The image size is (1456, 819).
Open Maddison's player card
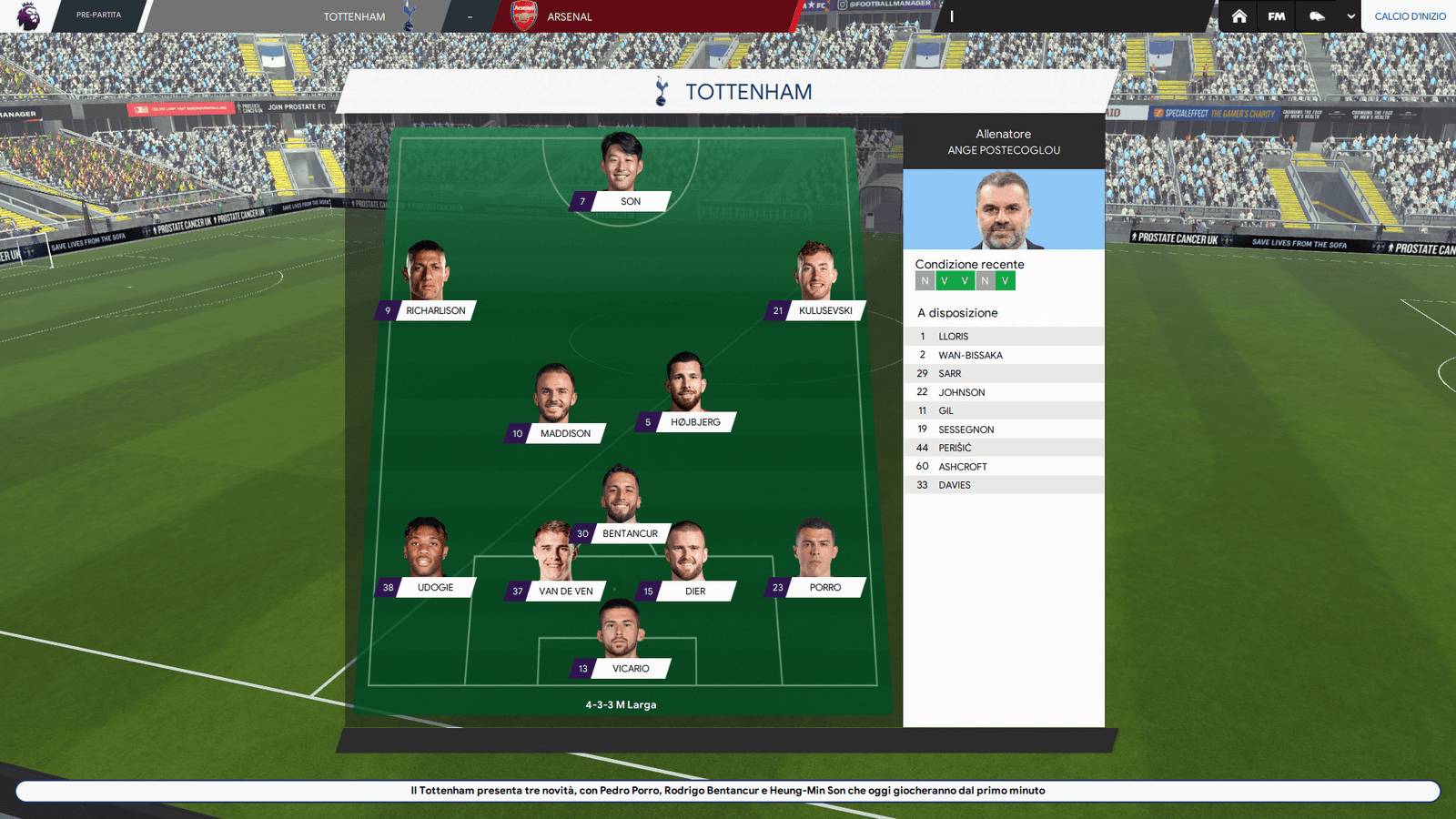(564, 433)
